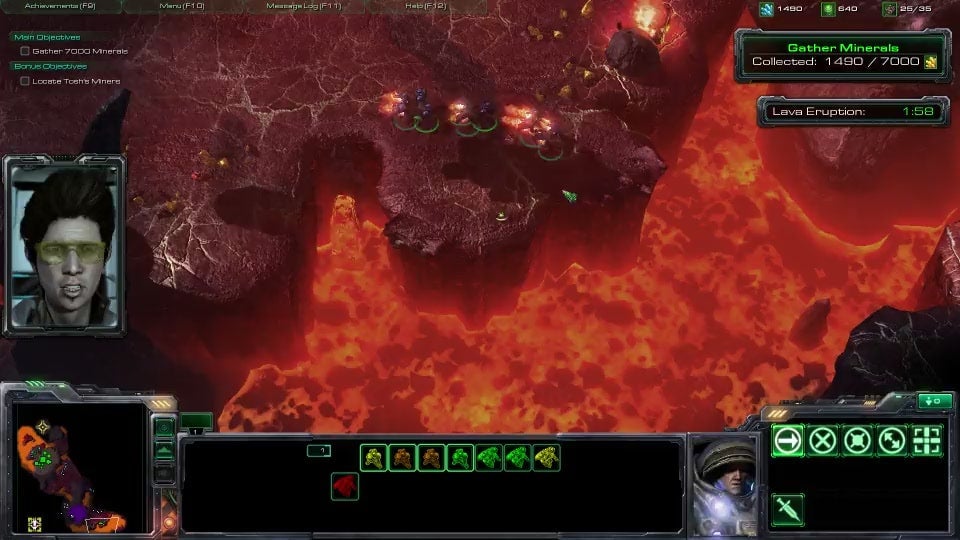Open the Achievements panel
The image size is (960, 540).
60,6
